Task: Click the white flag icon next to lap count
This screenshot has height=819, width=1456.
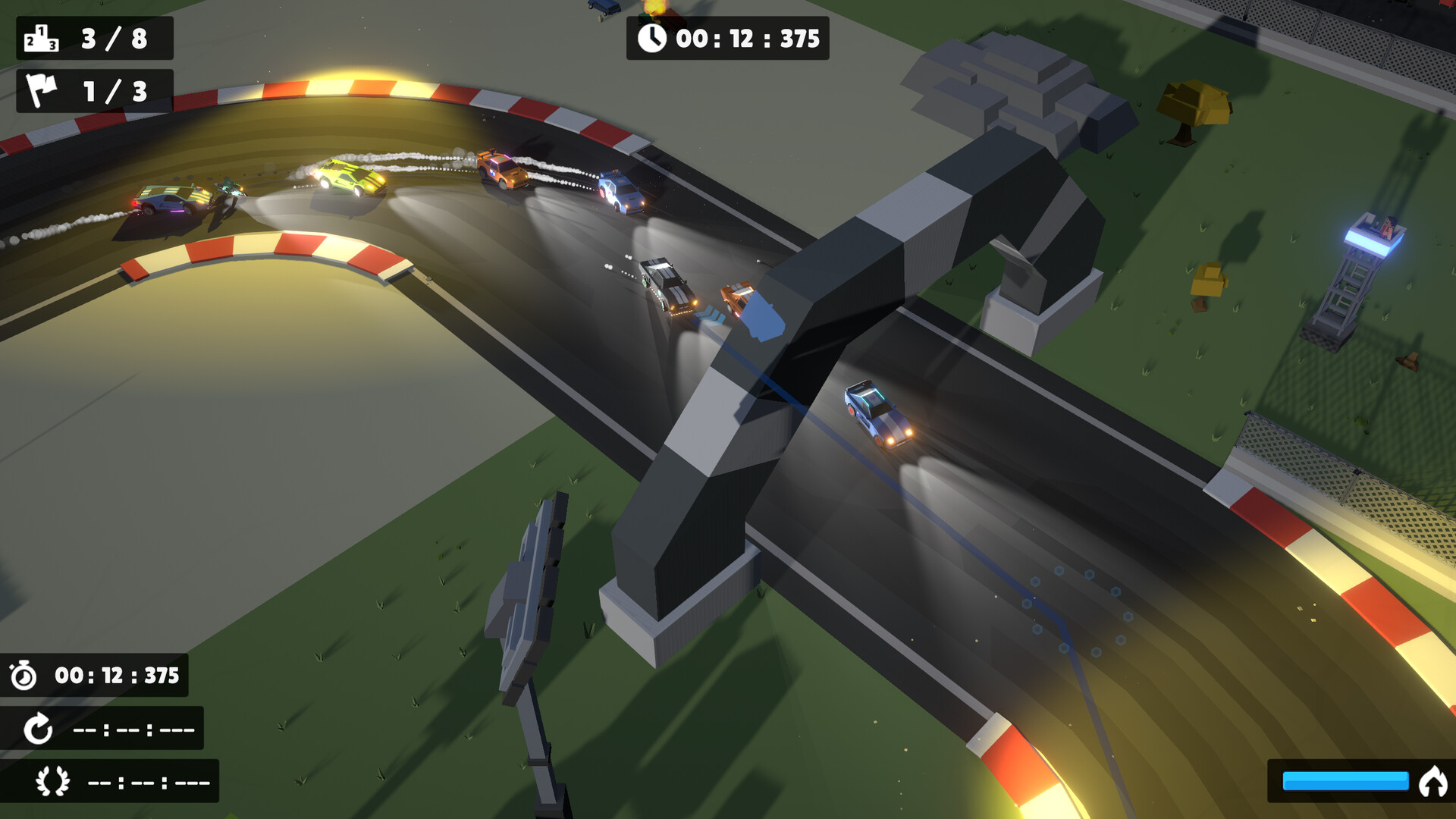Action: coord(42,90)
